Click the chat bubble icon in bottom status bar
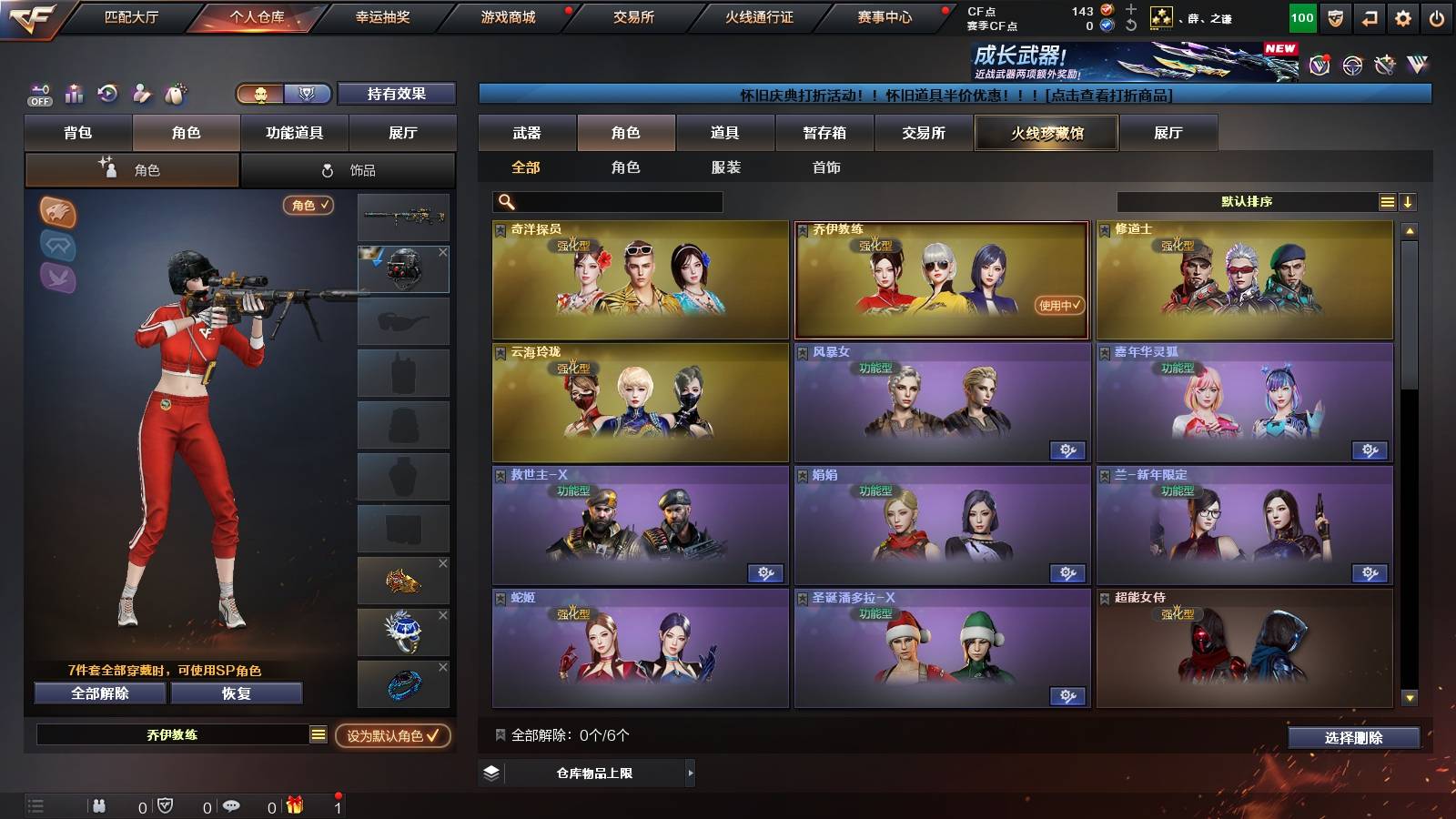 (232, 805)
